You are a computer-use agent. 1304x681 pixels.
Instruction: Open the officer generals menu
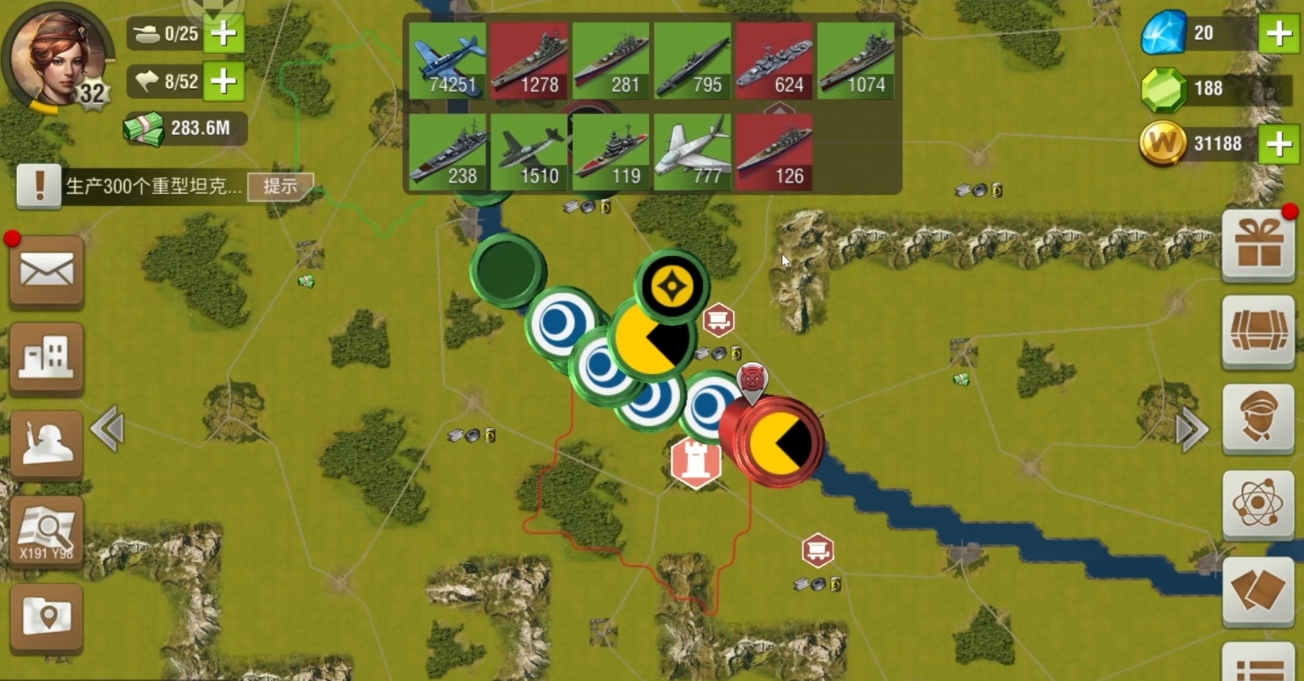(x=1259, y=418)
